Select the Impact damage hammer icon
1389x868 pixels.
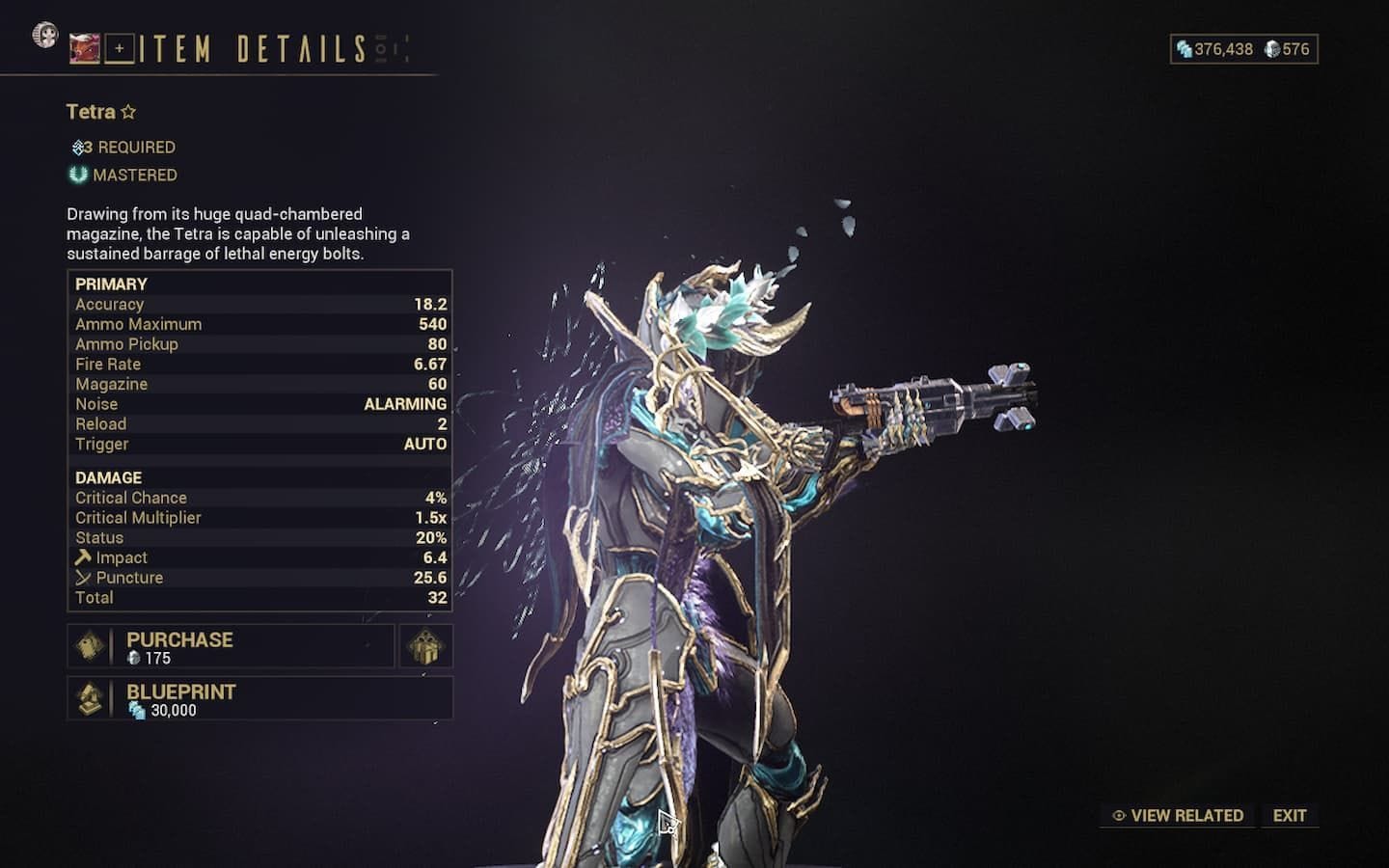coord(81,556)
